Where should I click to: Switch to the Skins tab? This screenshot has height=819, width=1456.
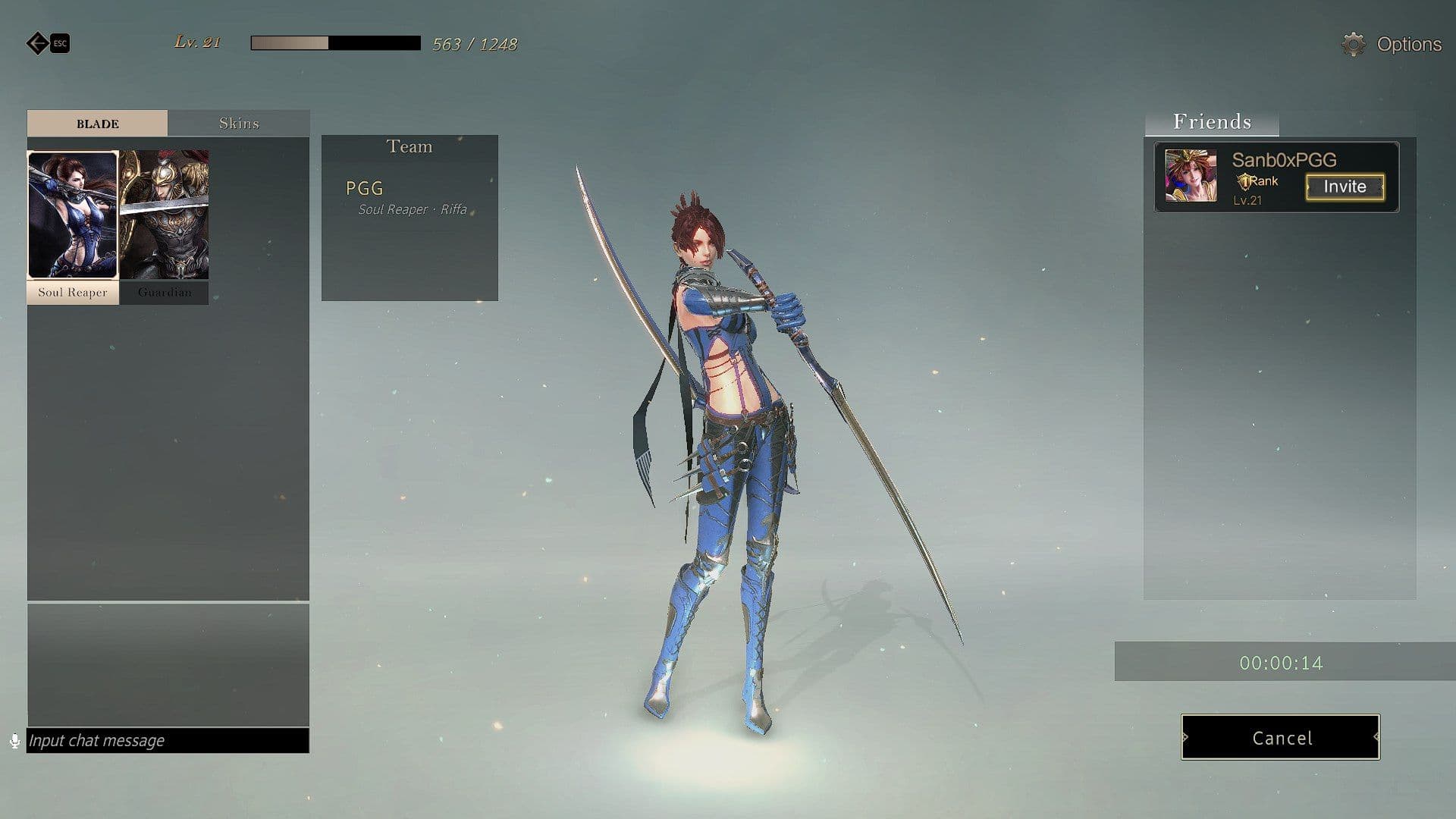[238, 124]
